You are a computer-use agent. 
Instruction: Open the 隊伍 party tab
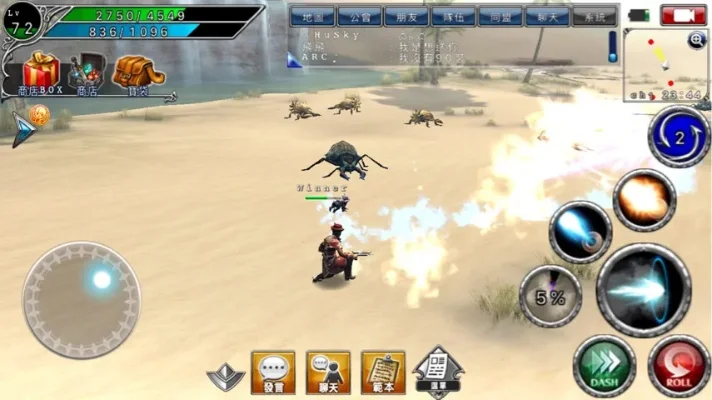coord(449,17)
